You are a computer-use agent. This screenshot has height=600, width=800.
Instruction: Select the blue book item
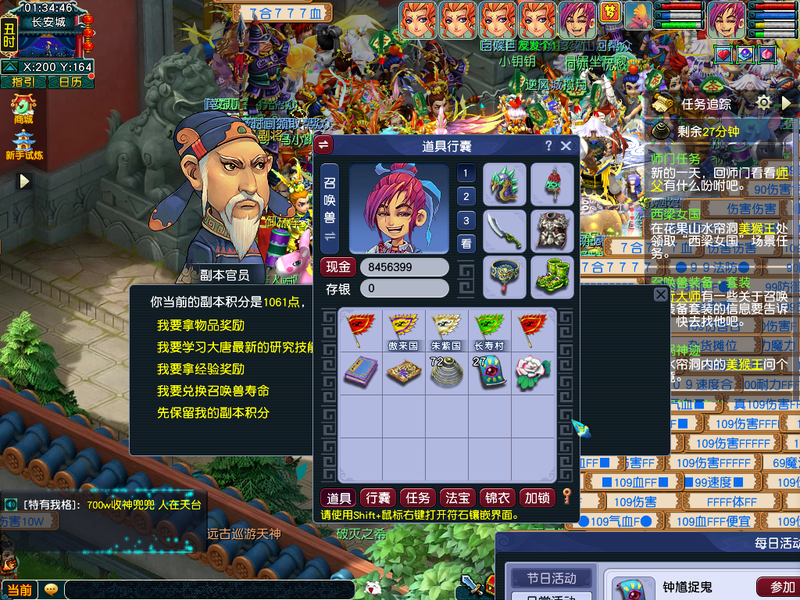[360, 371]
